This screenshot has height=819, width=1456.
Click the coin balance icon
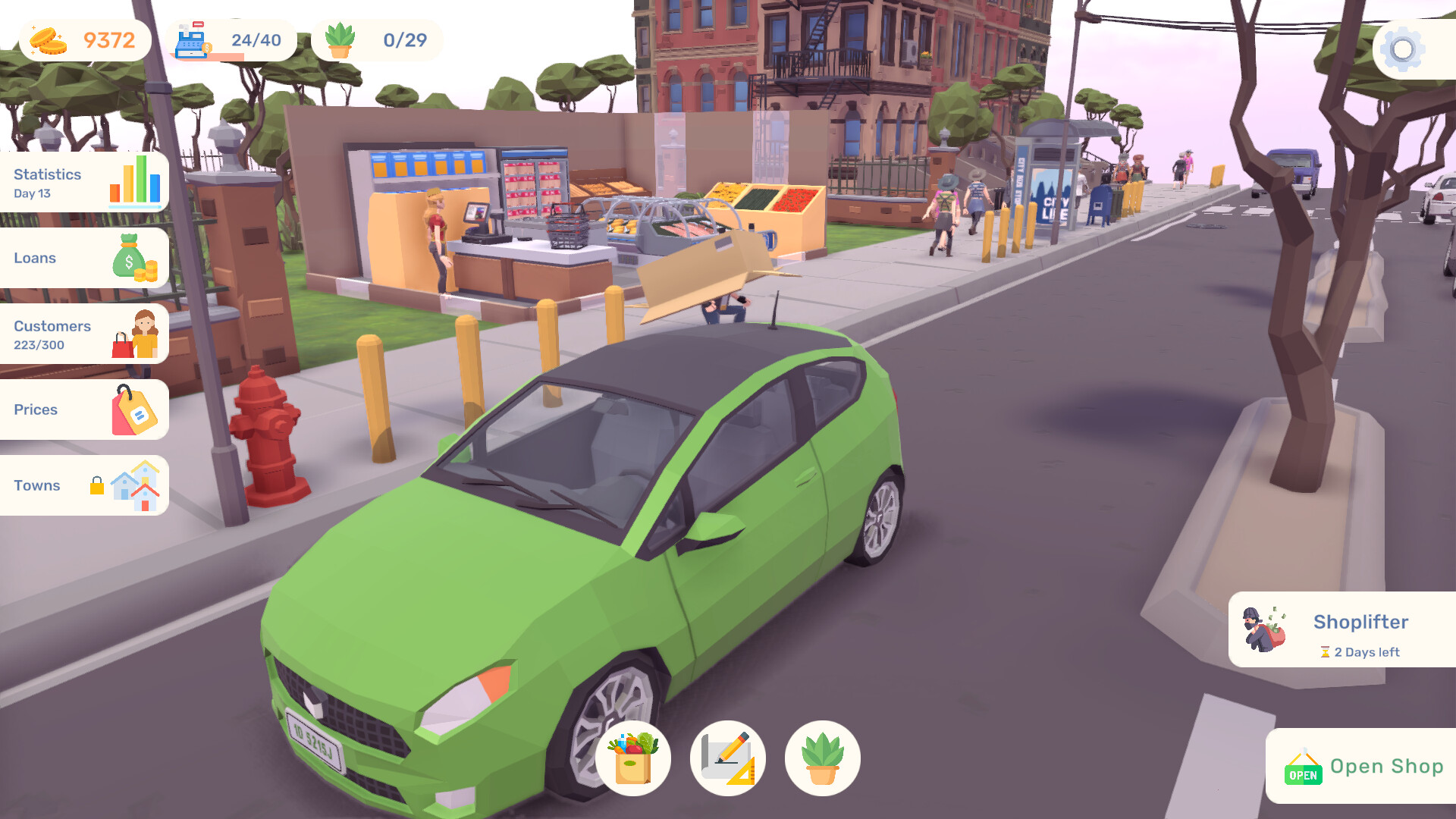[x=47, y=39]
